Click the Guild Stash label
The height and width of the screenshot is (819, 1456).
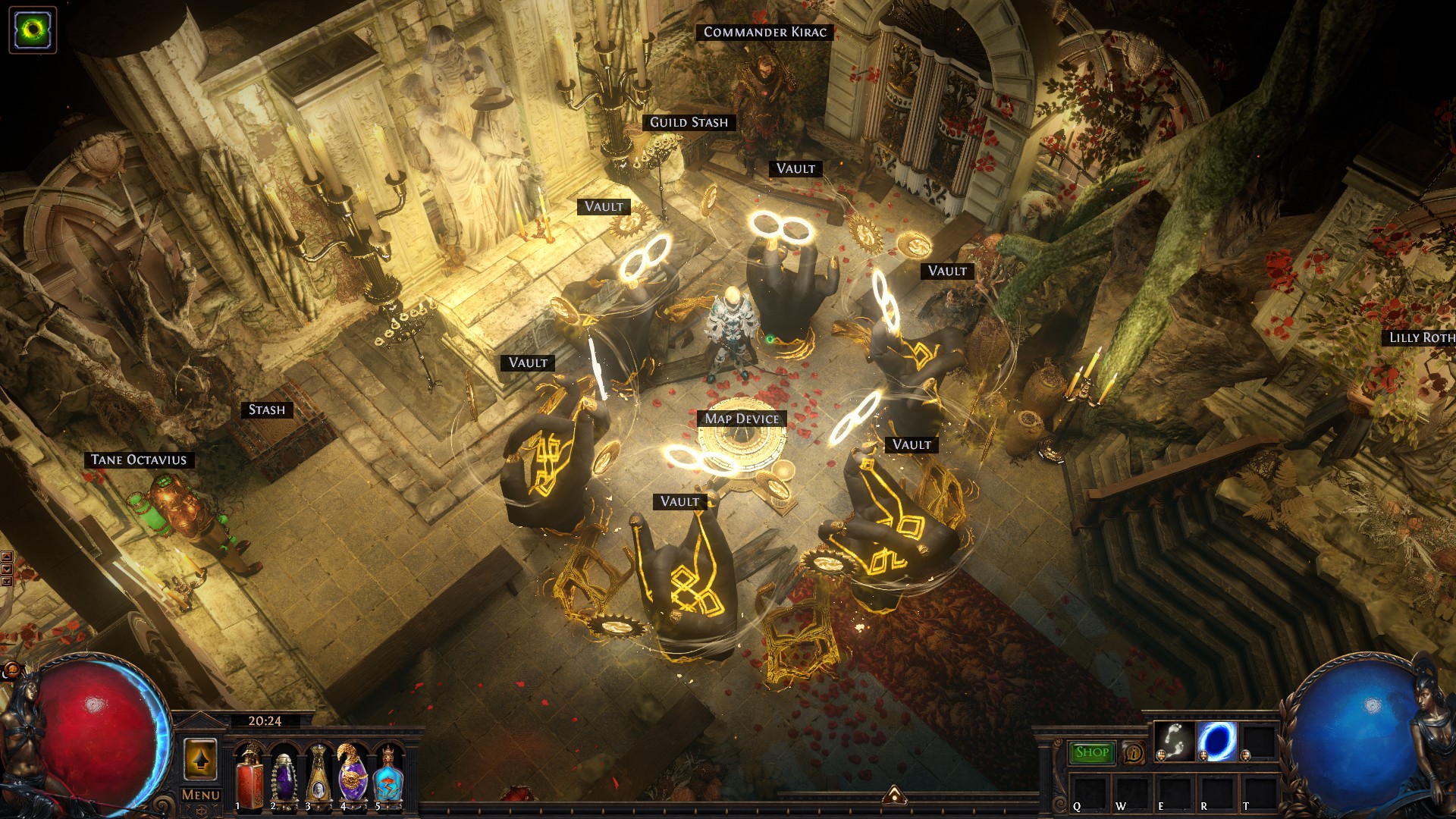[689, 122]
